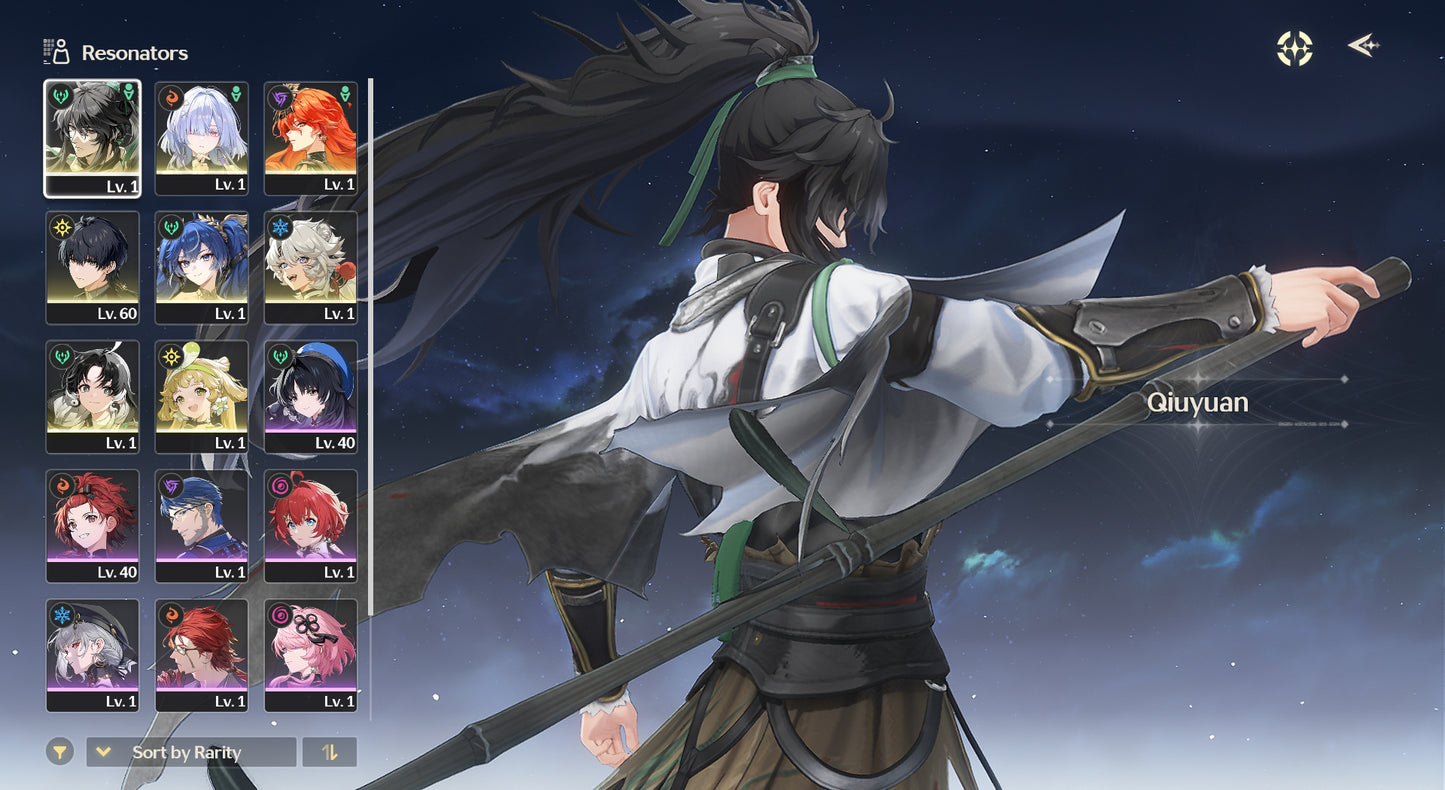The width and height of the screenshot is (1445, 790).
Task: Select the Lv.40 red-haired character portrait
Action: (92, 525)
